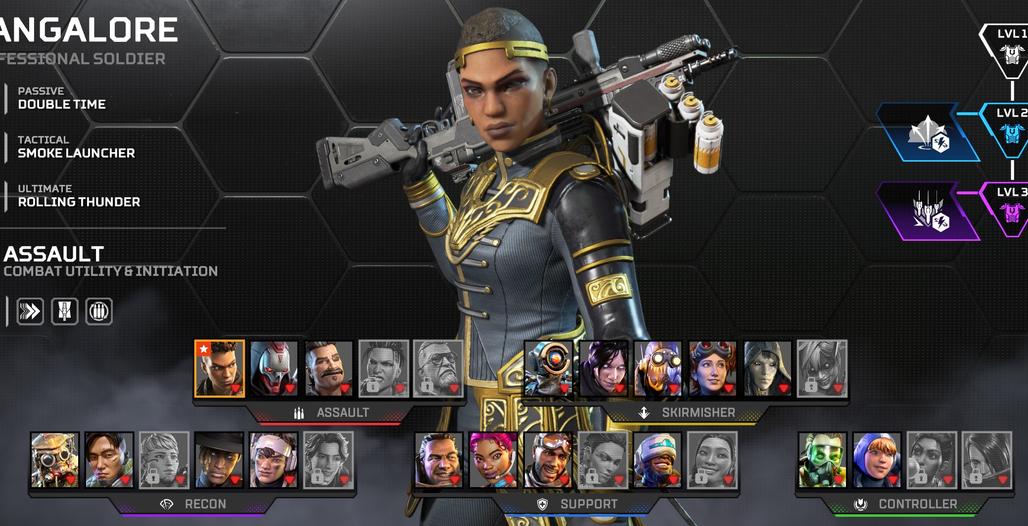Choose the Crypto portrait
Screen dimensions: 1028x526
point(109,460)
